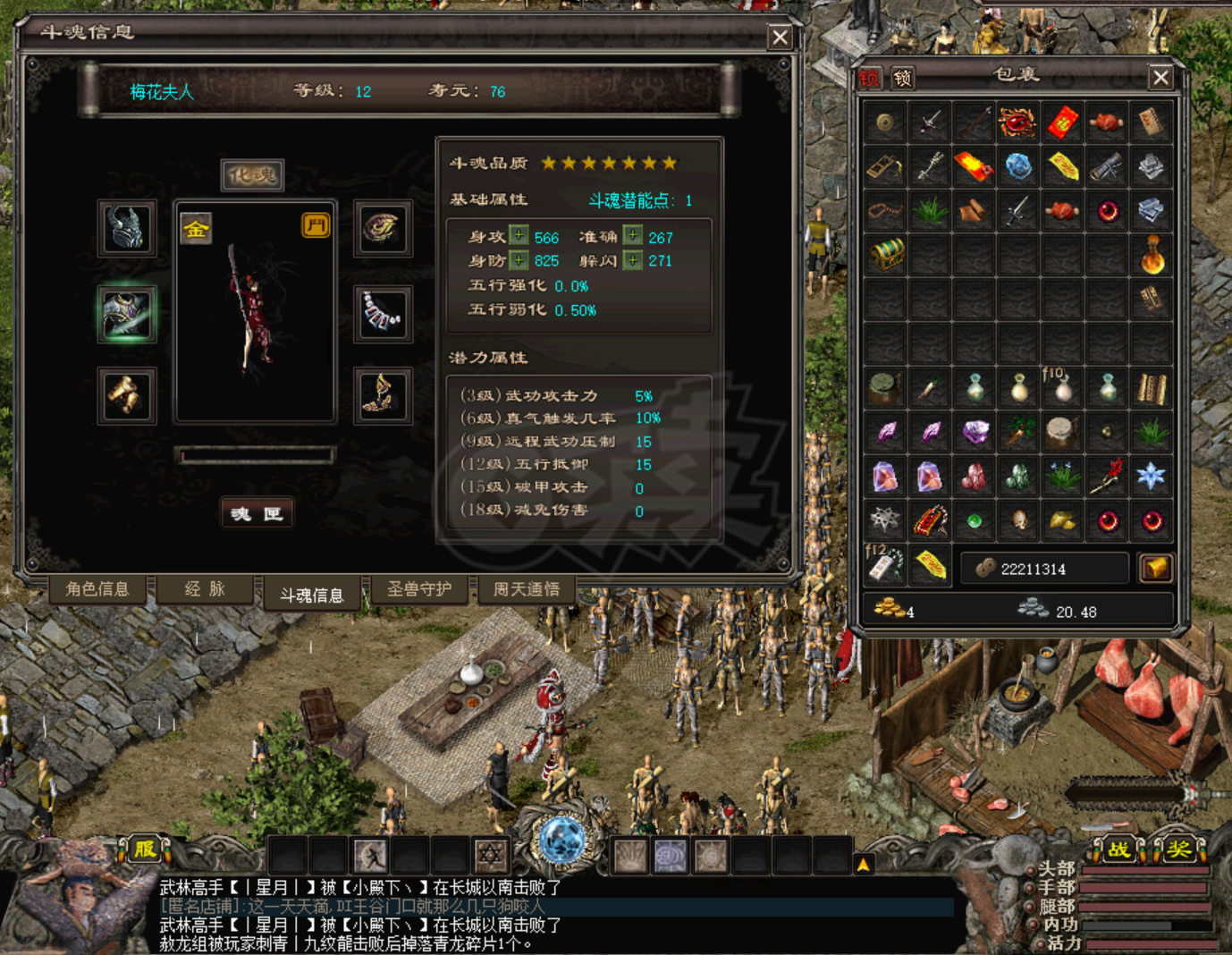1232x955 pixels.
Task: Open the 魂匣 button
Action: pos(257,513)
